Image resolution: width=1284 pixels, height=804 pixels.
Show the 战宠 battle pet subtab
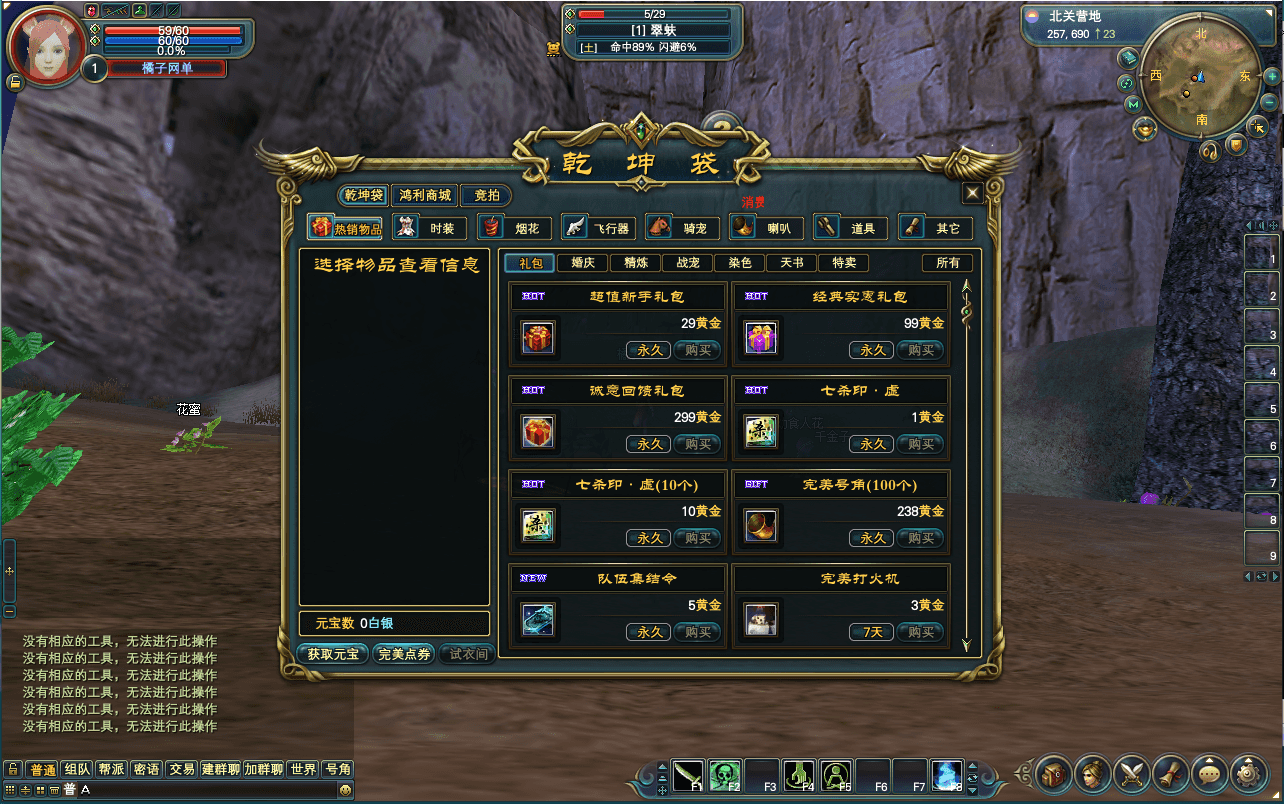[x=688, y=263]
